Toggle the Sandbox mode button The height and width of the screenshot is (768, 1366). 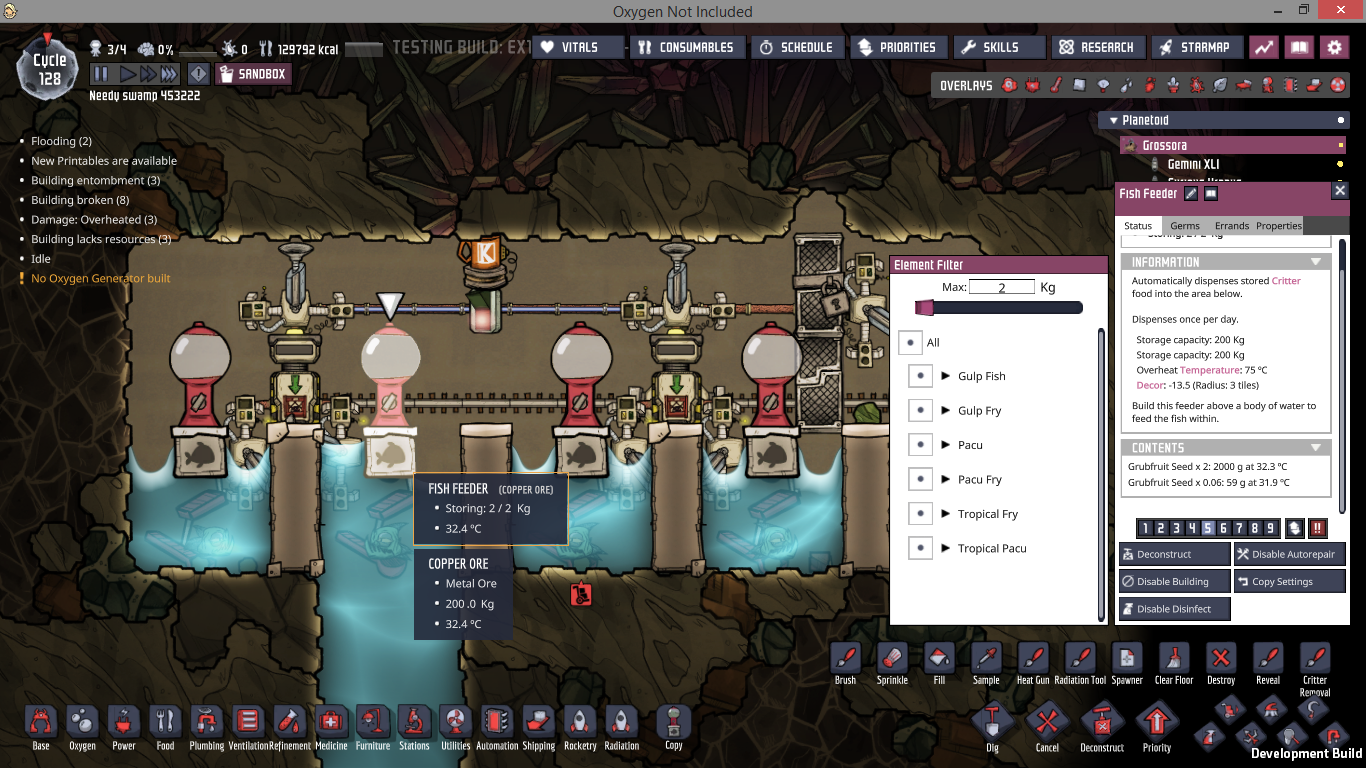252,74
